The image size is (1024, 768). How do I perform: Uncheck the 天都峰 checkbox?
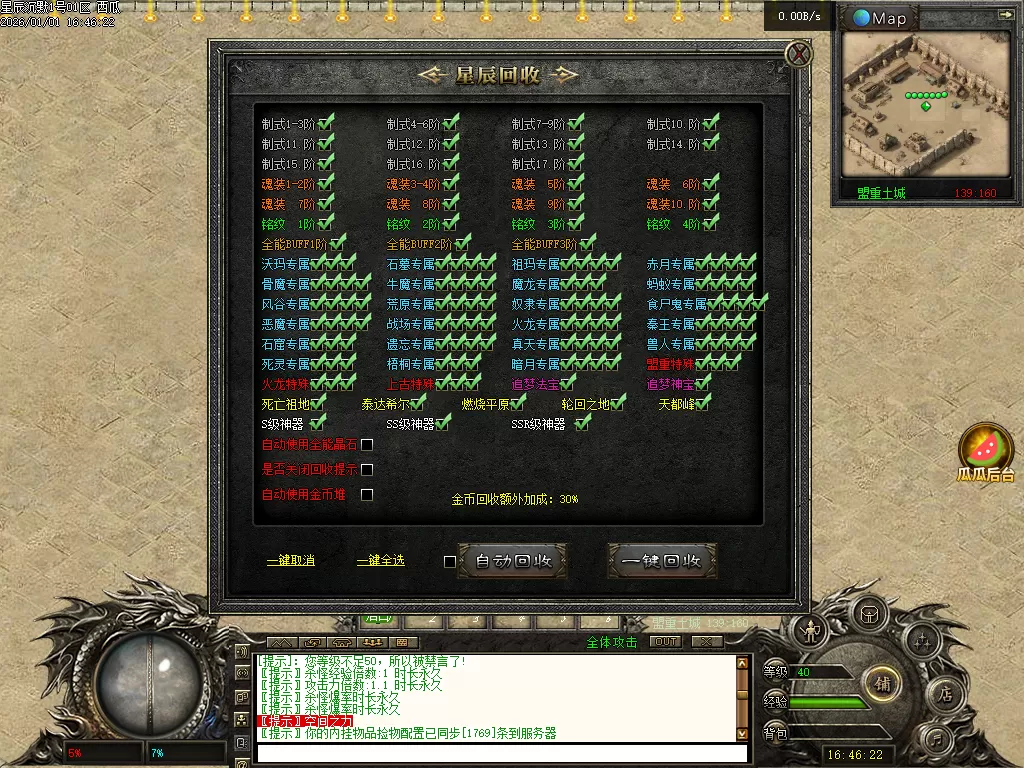coord(703,403)
